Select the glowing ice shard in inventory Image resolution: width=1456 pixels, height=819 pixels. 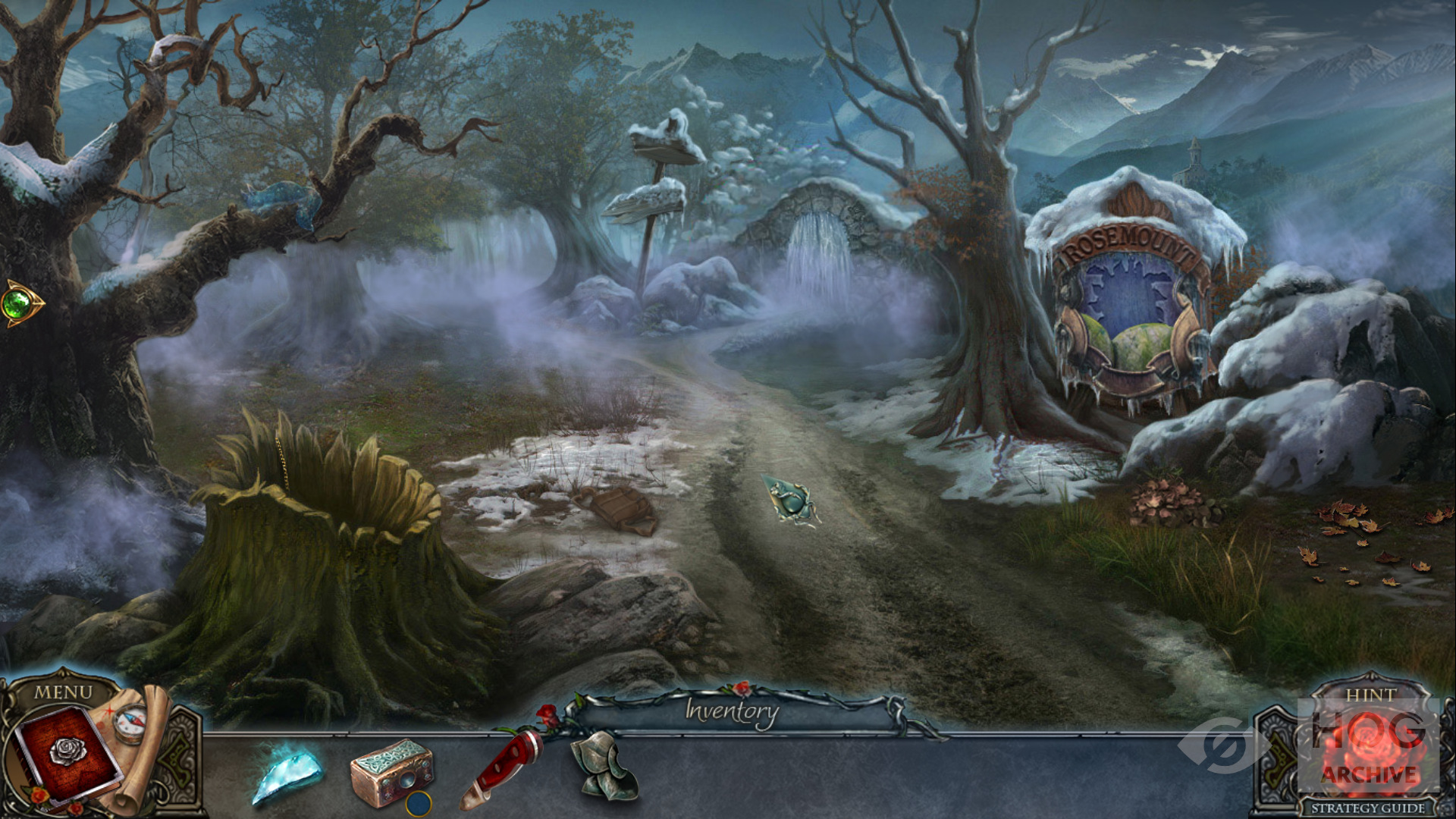(x=287, y=773)
